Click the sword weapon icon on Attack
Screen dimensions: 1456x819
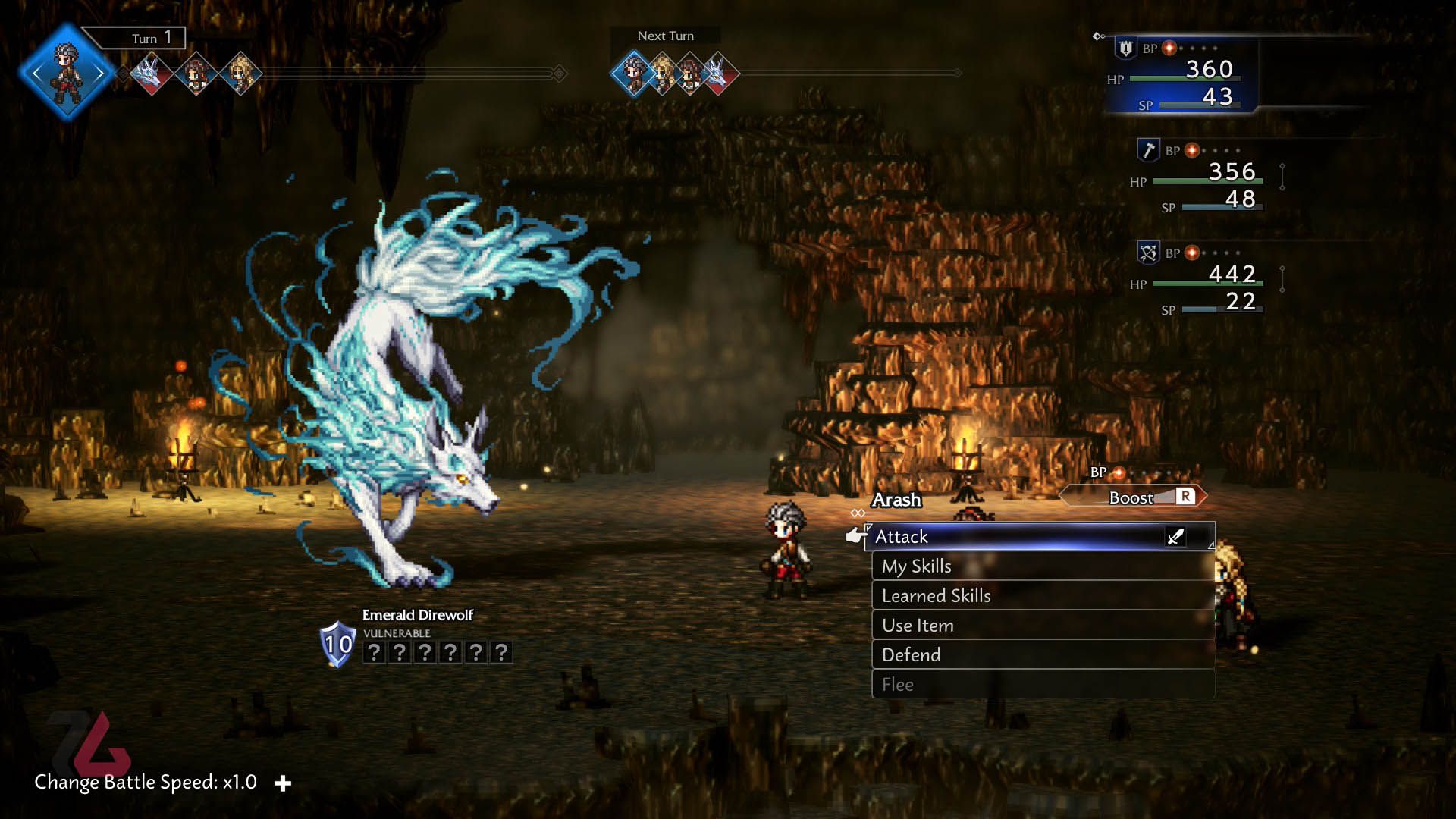click(1175, 537)
